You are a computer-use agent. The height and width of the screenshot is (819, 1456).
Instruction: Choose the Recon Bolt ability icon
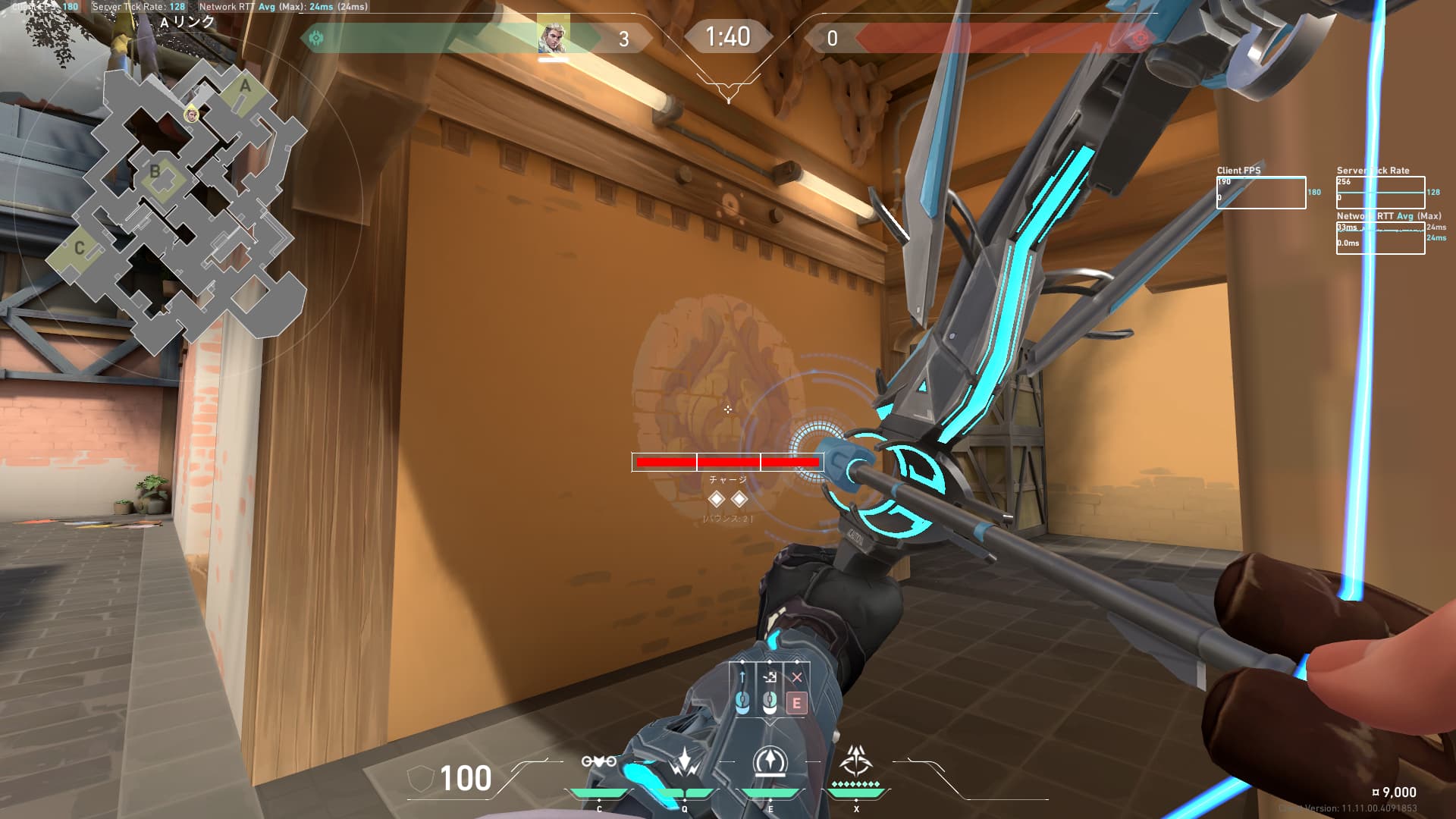coord(770,762)
